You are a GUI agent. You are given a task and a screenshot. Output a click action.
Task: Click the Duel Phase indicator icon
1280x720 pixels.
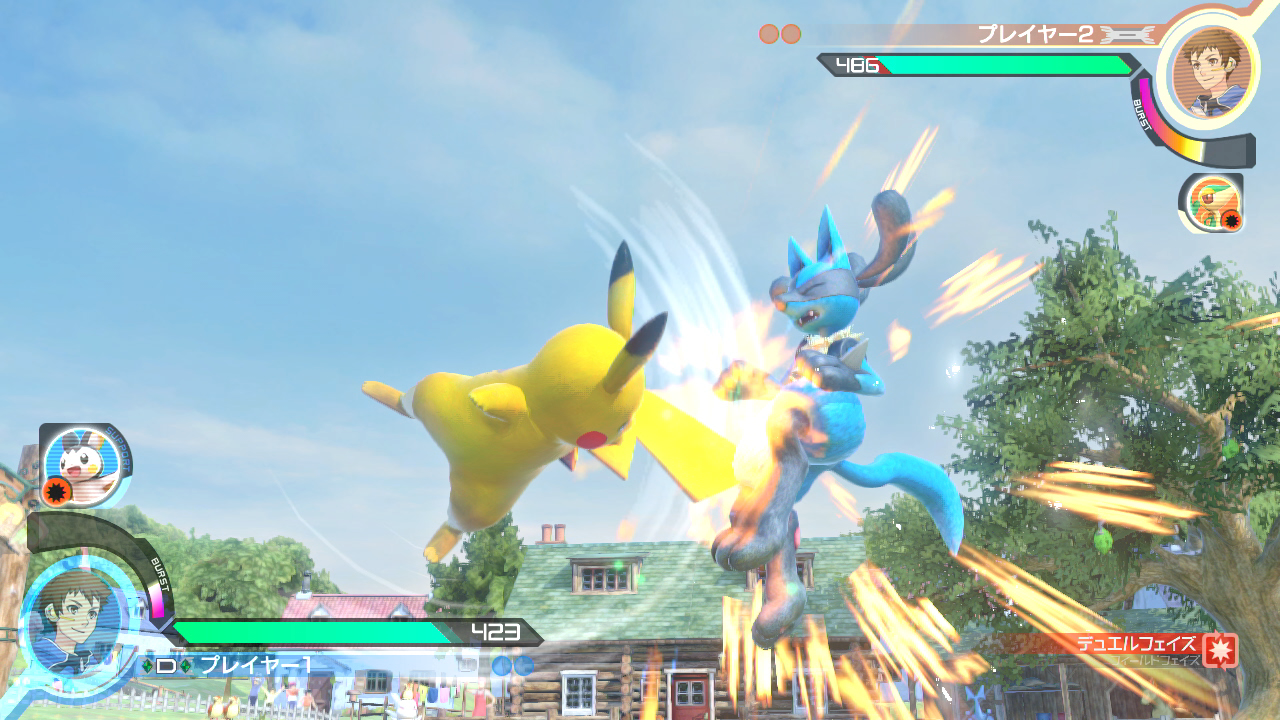(x=1220, y=649)
